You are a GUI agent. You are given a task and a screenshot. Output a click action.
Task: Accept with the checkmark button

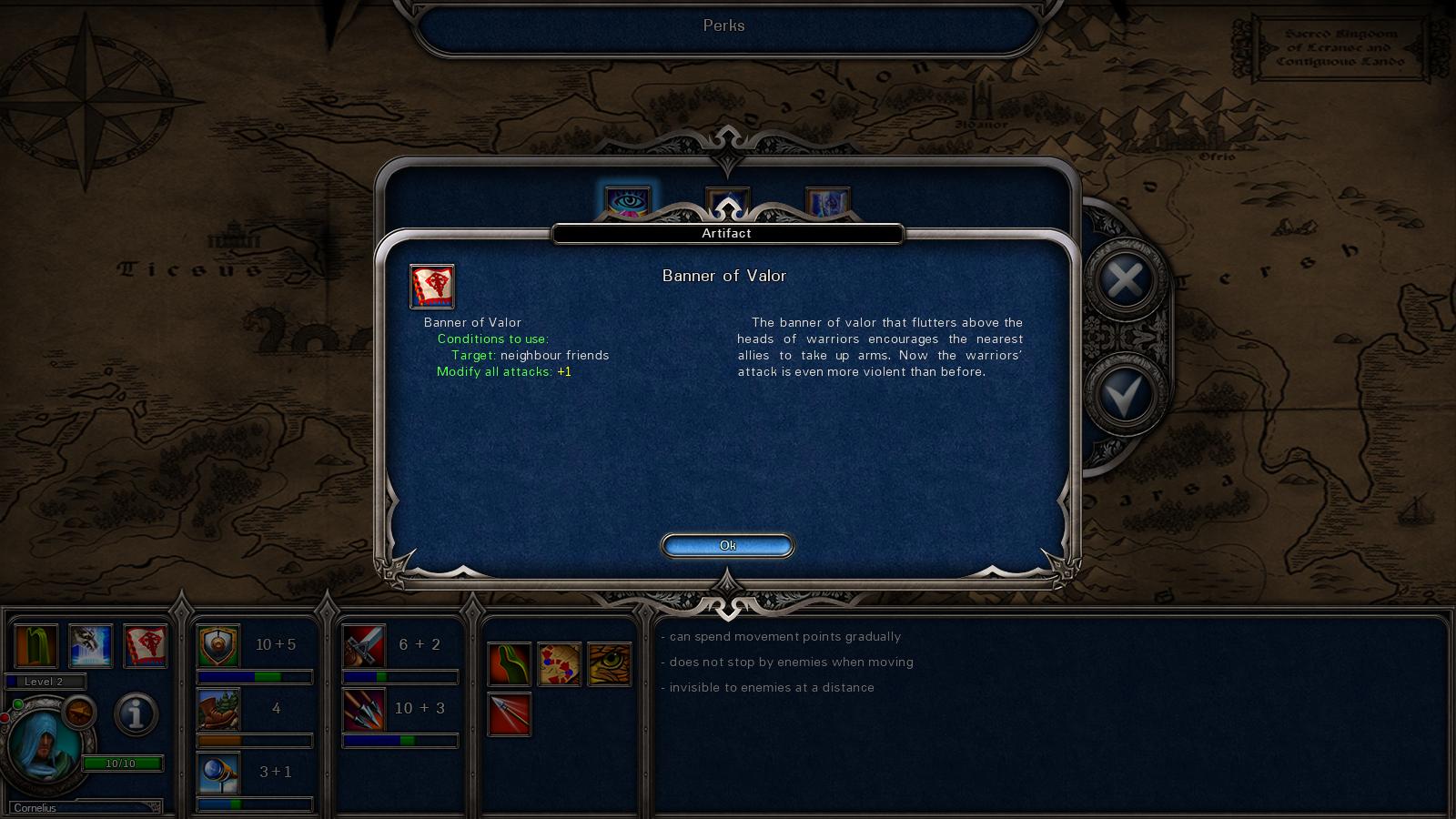click(x=1126, y=396)
